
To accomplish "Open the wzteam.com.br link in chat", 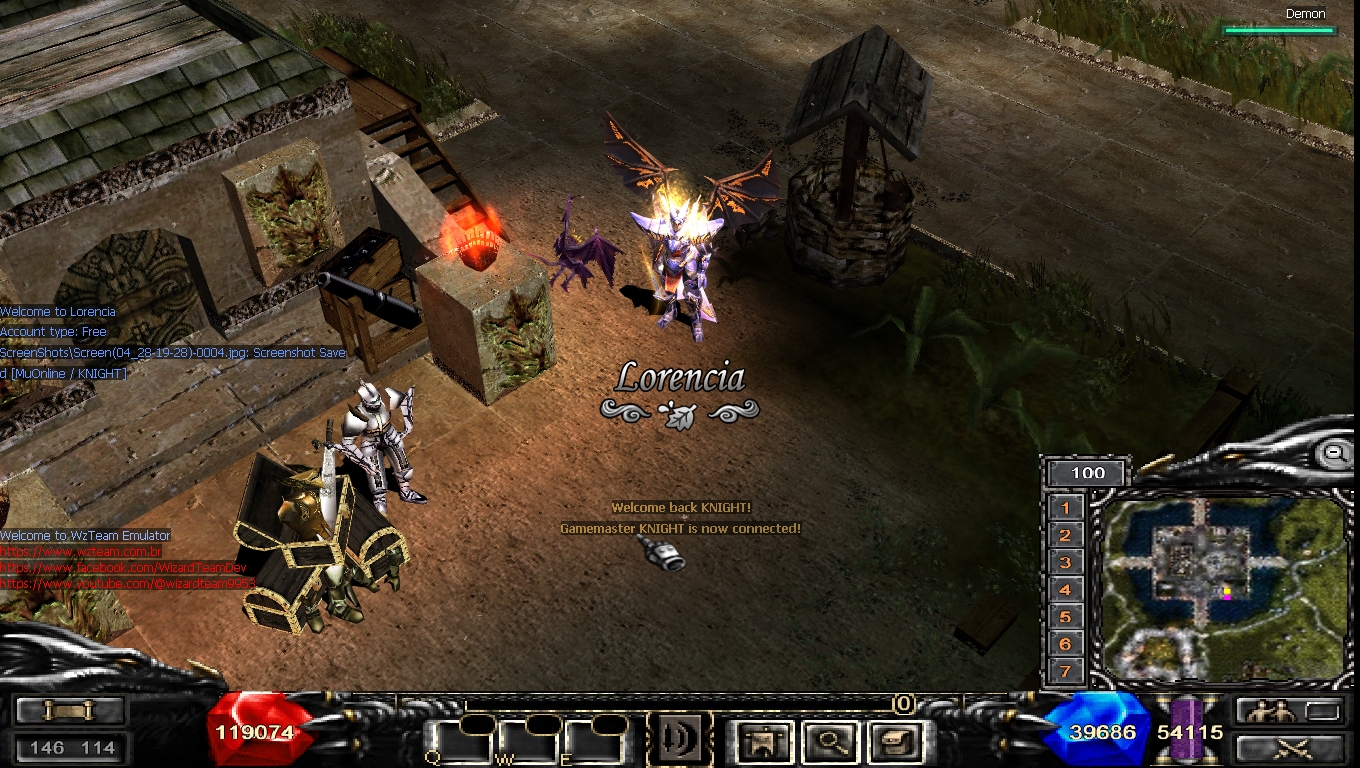I will [81, 552].
